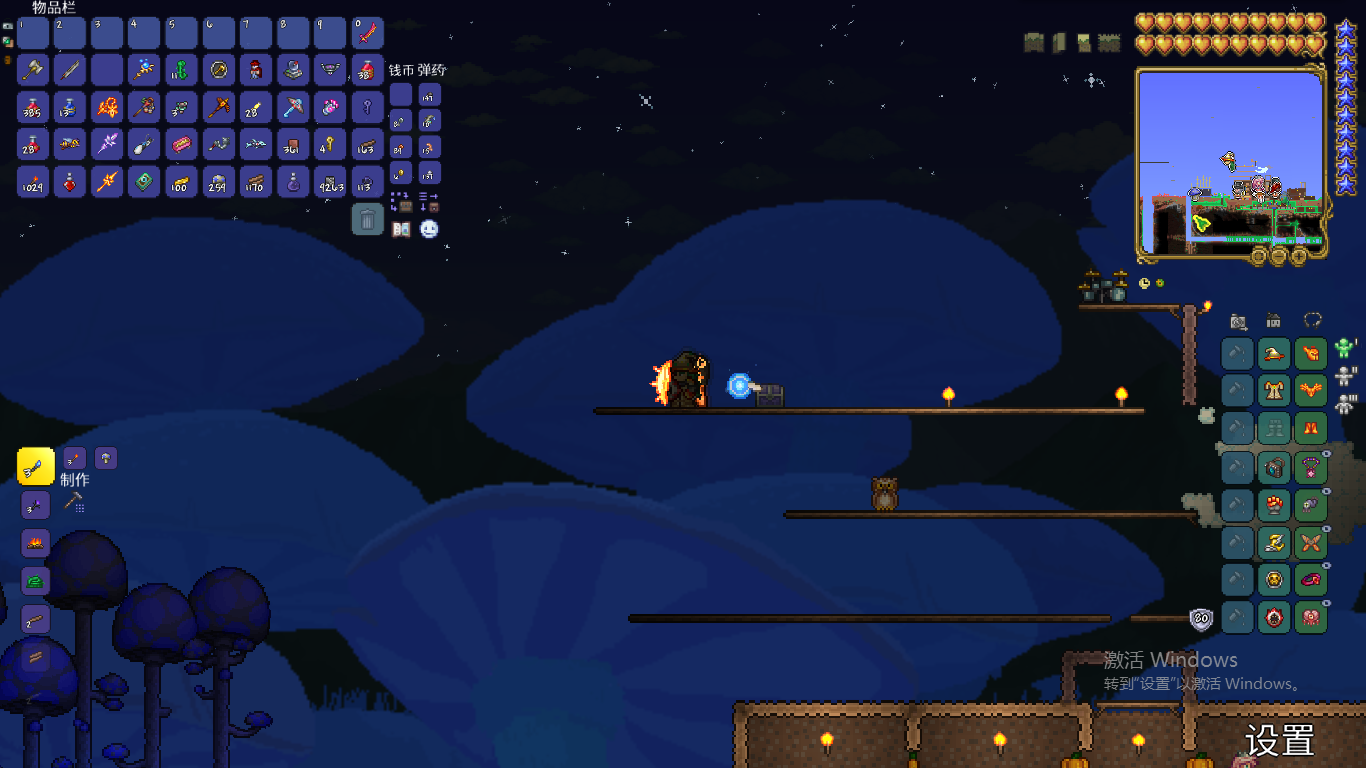Select the golden key stack
1366x768 pixels.
[x=330, y=144]
